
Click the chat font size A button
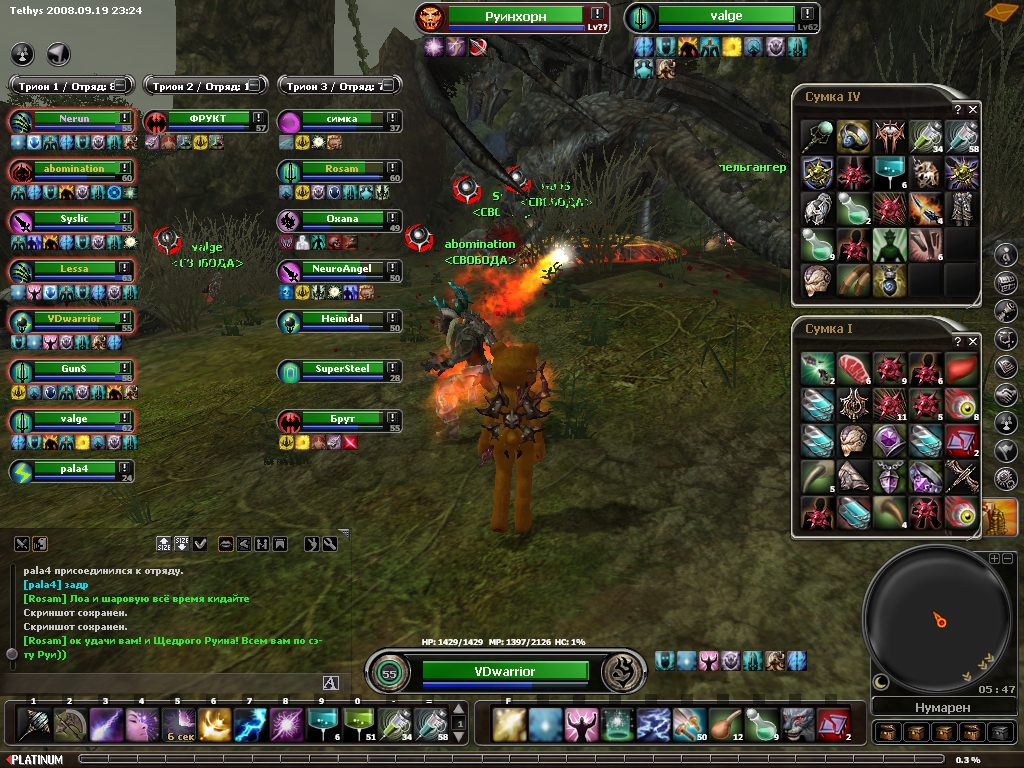click(331, 682)
